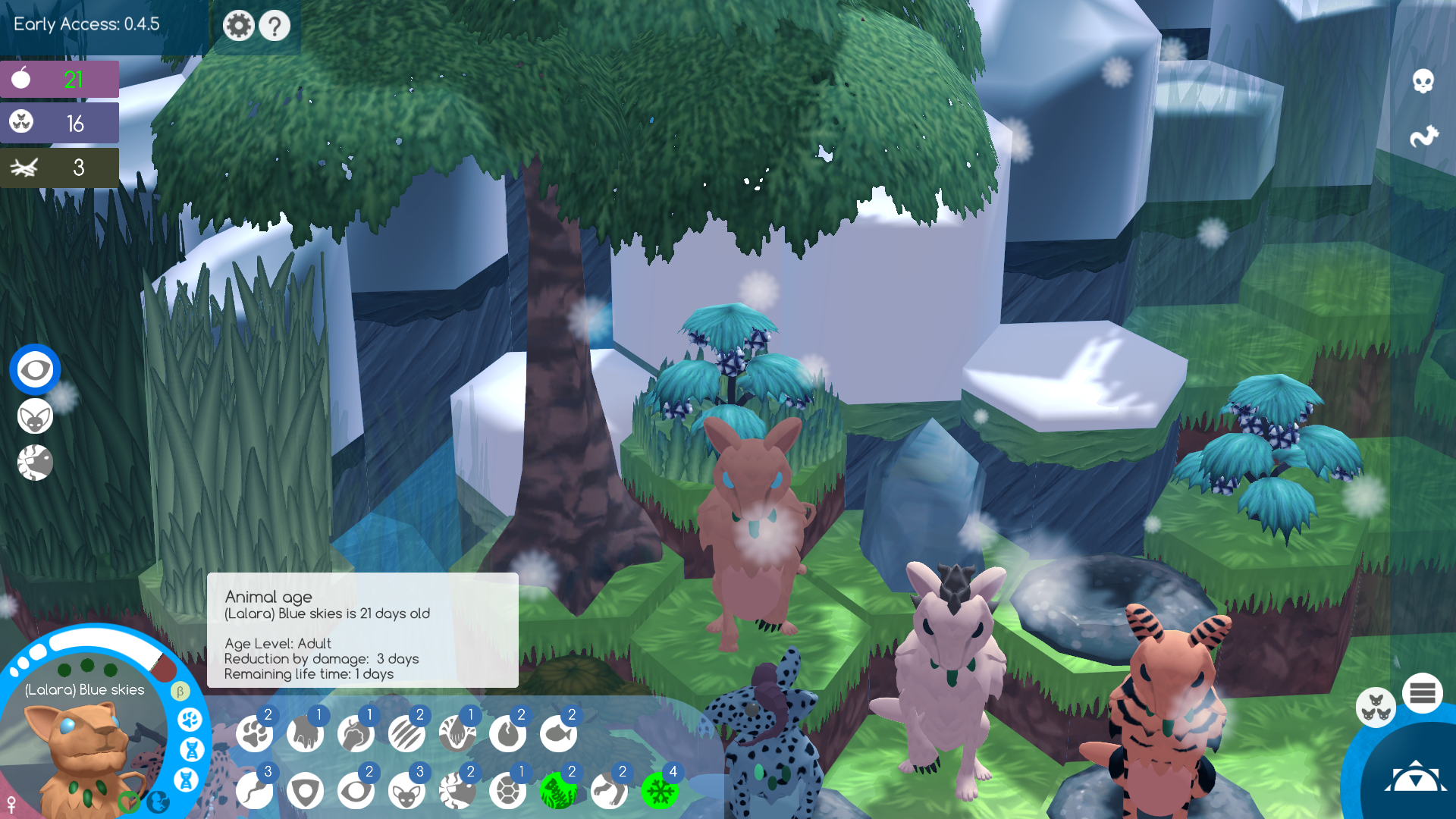Click the skull icon at top right

point(1423,80)
